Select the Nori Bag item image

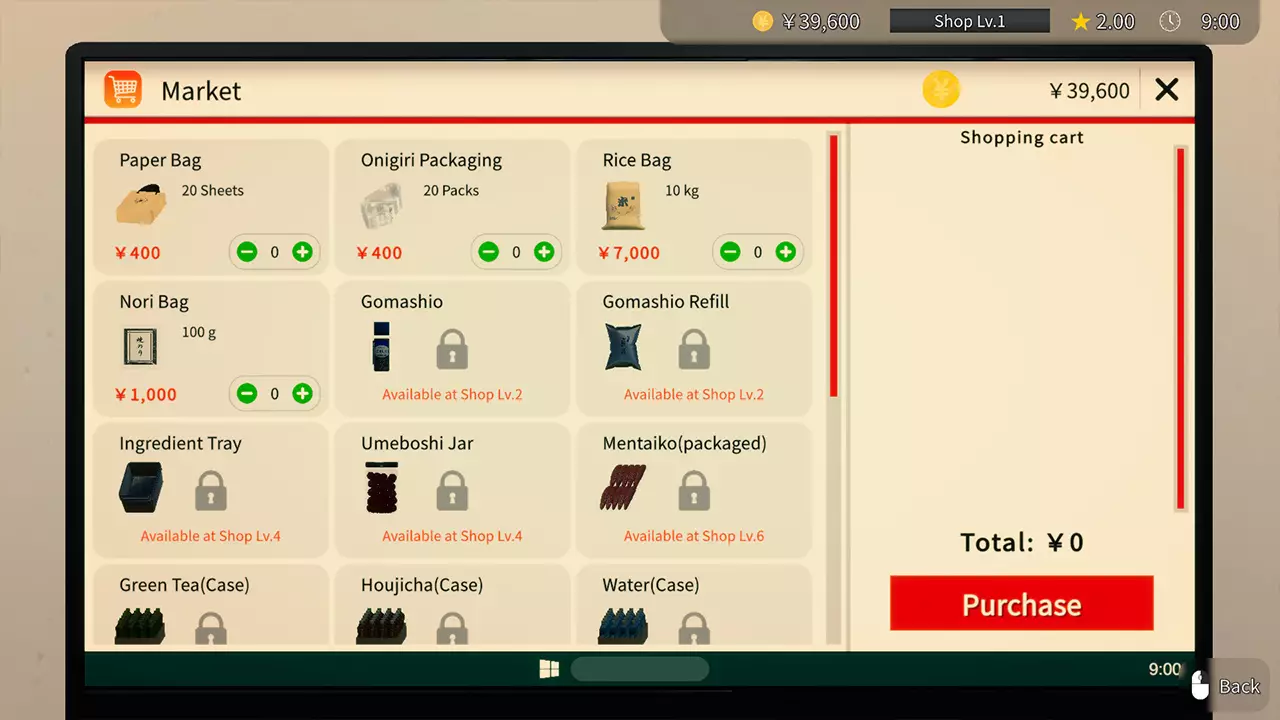click(x=140, y=346)
